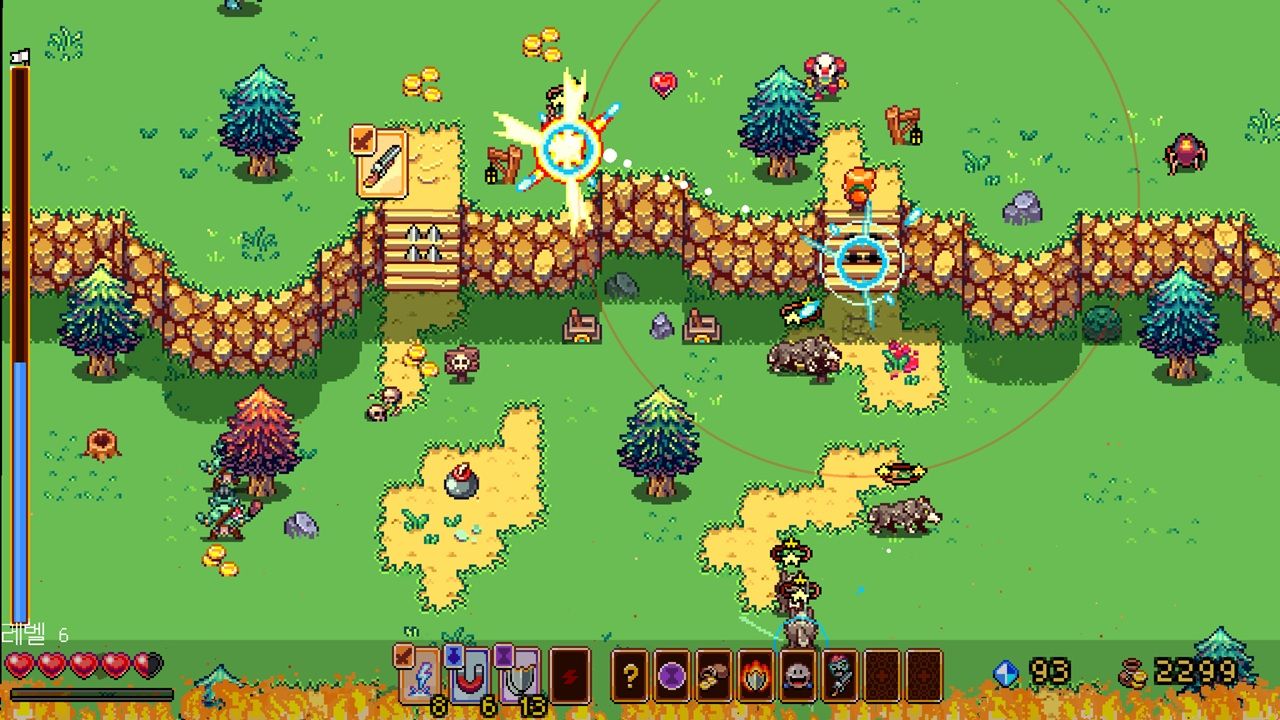Select the laughing ghost face item
1280x720 pixels.
[x=798, y=676]
